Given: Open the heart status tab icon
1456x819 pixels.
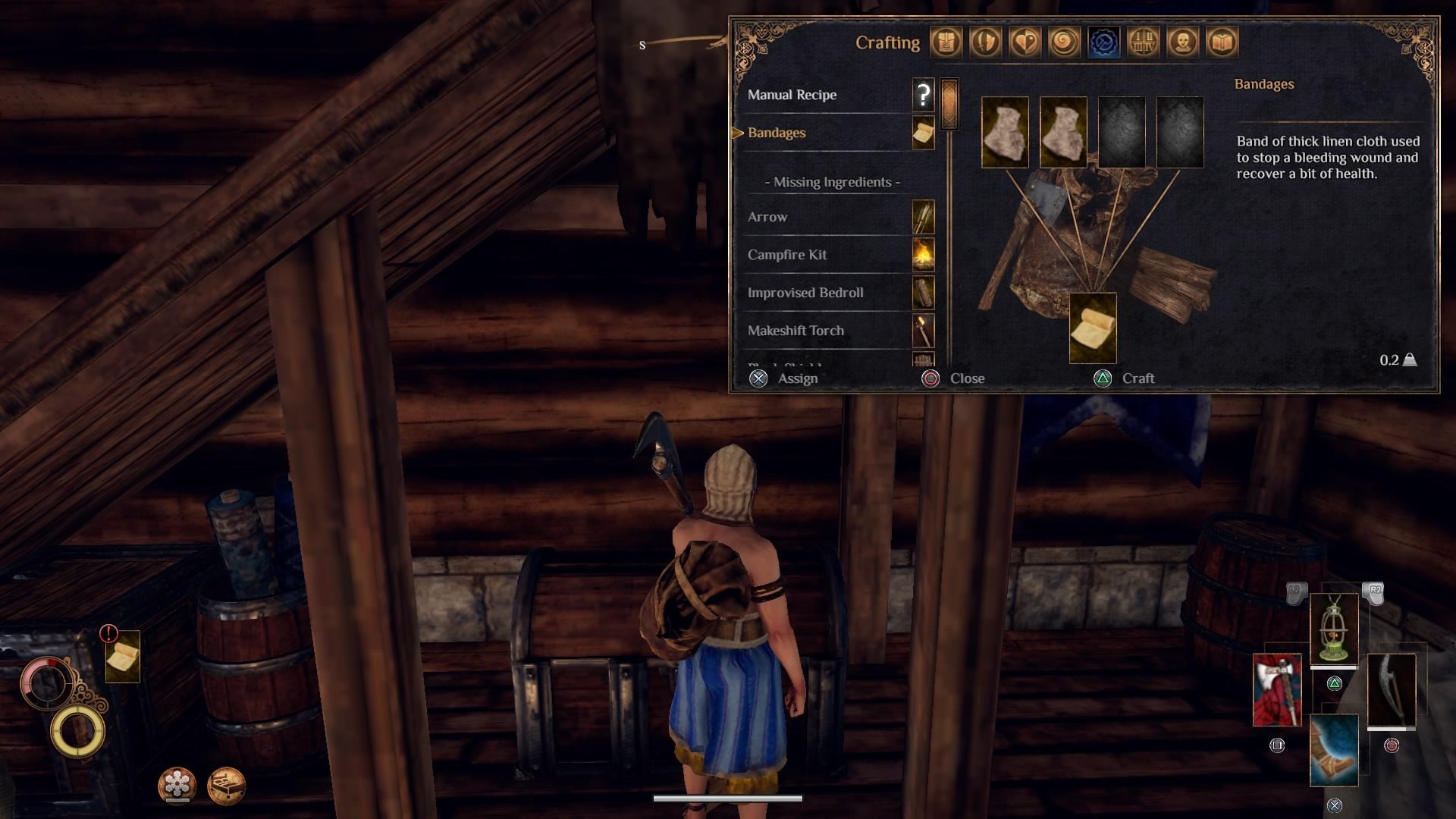Looking at the screenshot, I should [x=1026, y=42].
